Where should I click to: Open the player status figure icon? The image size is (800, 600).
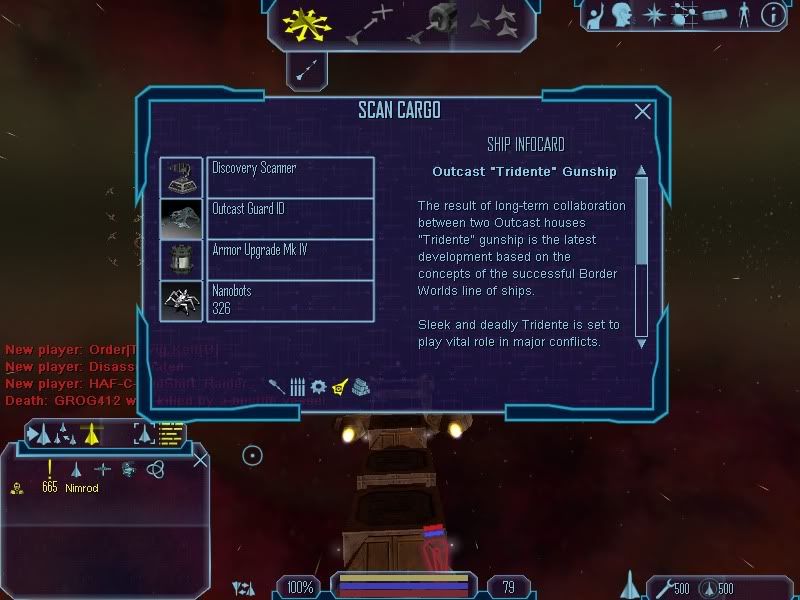coord(742,15)
